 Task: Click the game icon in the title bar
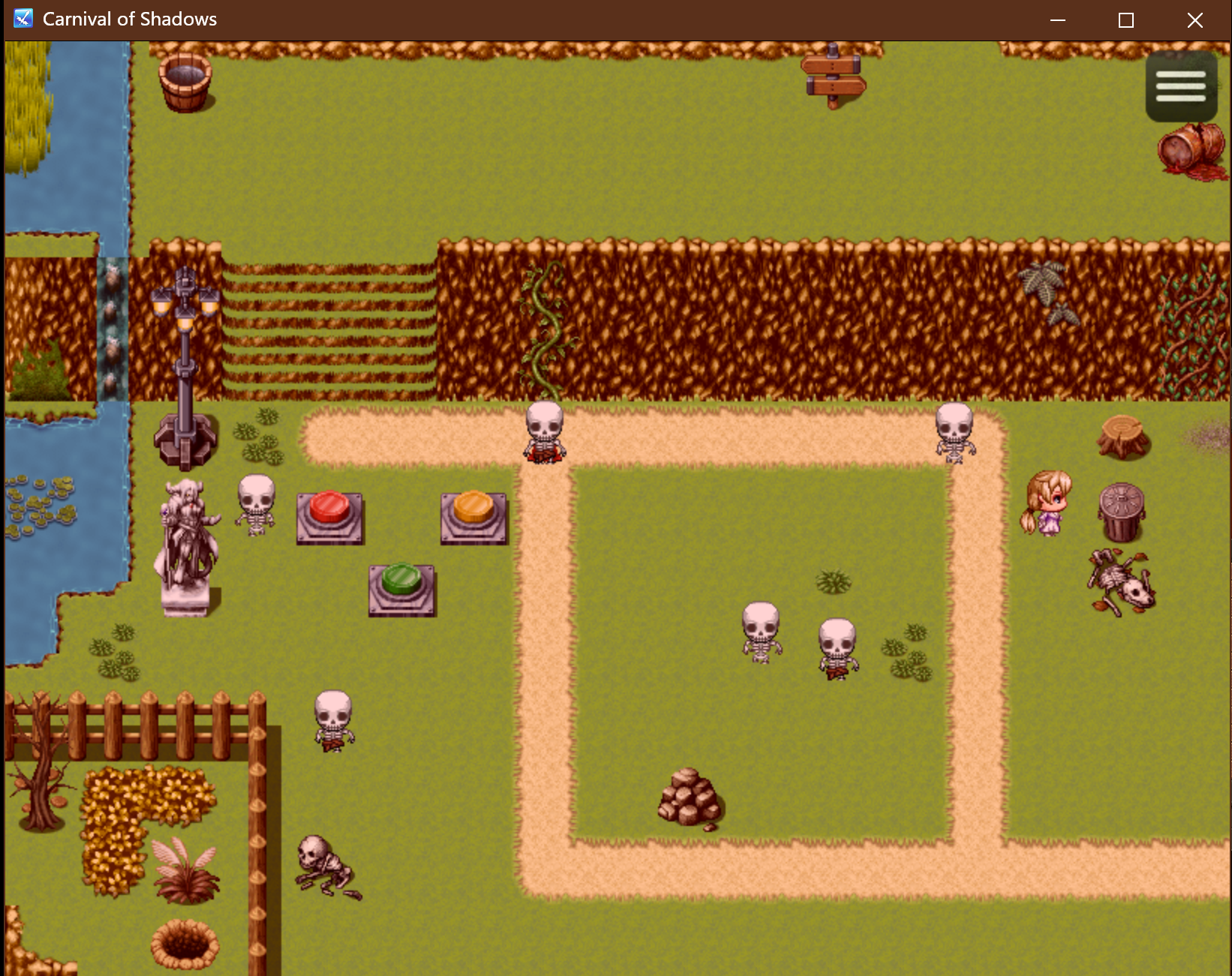click(23, 18)
